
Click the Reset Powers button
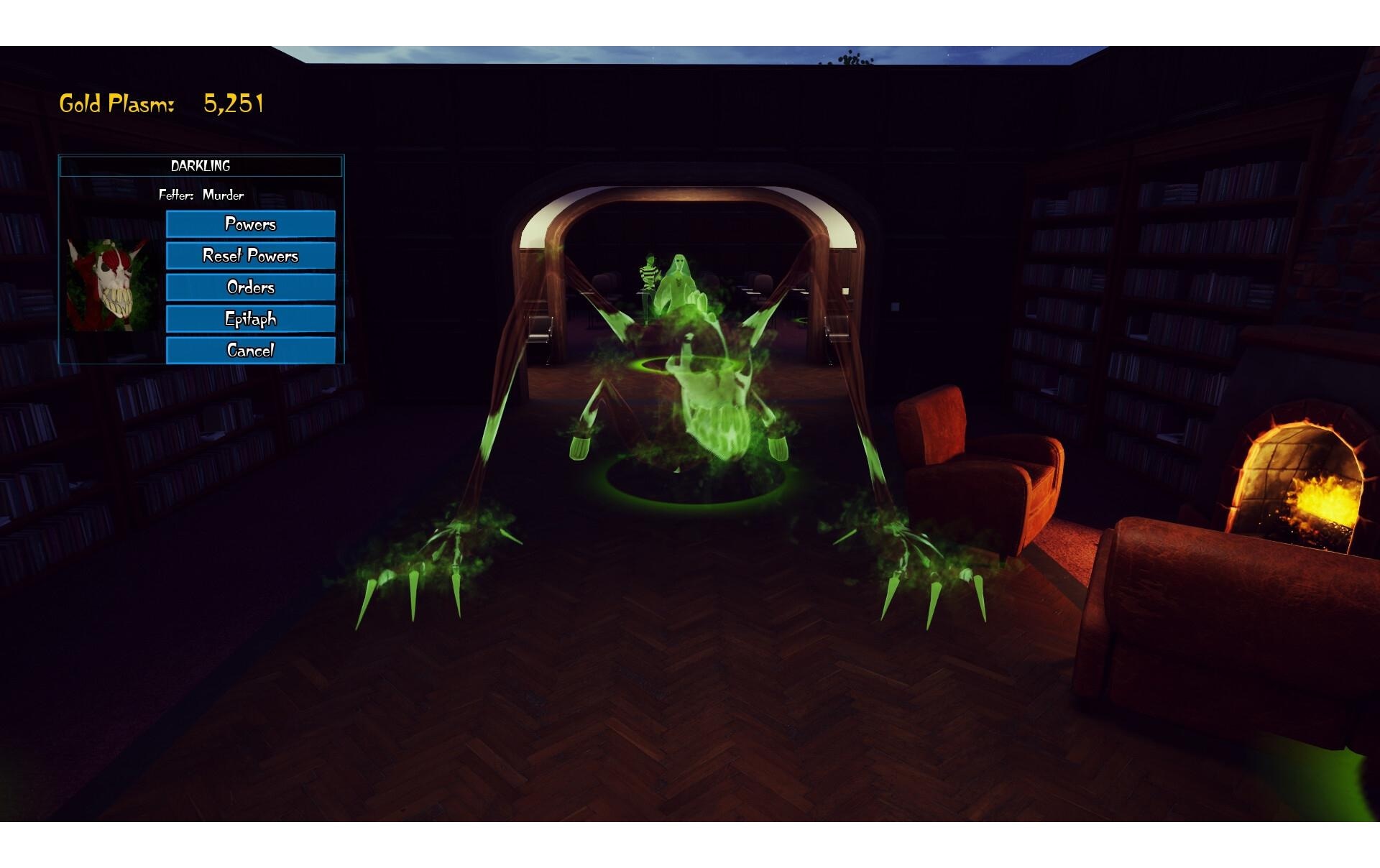[250, 256]
